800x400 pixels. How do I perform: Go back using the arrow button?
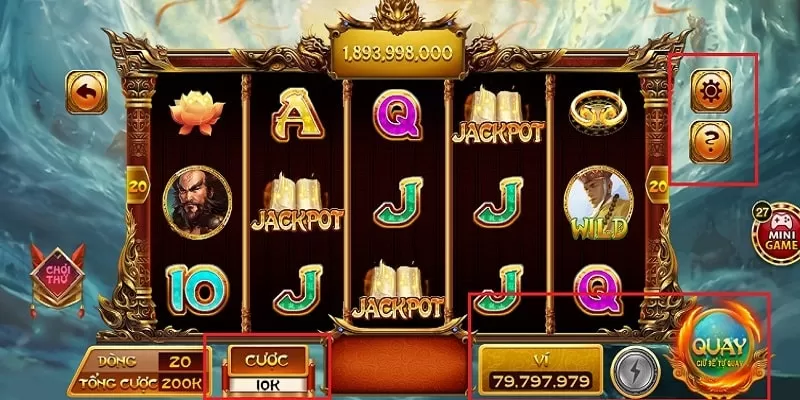[x=87, y=93]
